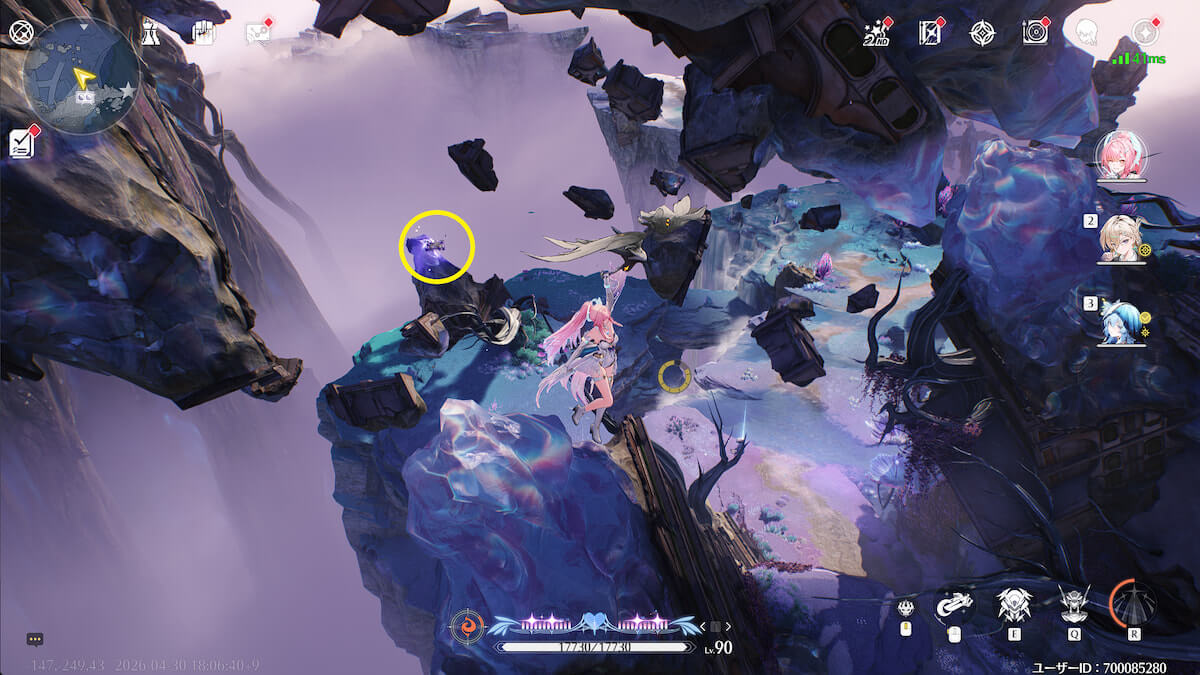Open the character head silhouette icon
This screenshot has height=675, width=1200.
(x=1087, y=33)
